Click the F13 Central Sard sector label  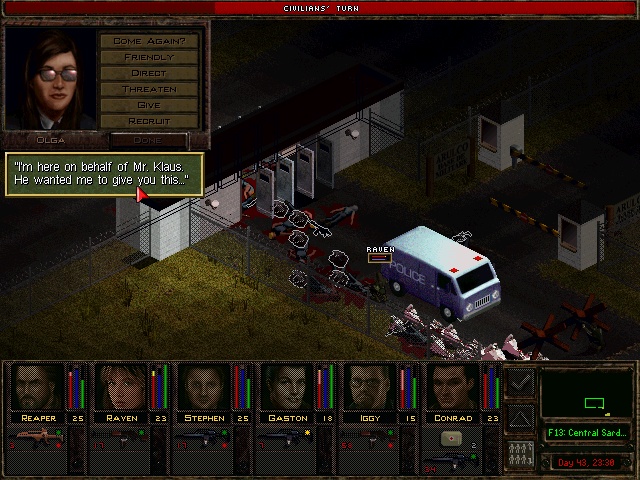click(586, 433)
